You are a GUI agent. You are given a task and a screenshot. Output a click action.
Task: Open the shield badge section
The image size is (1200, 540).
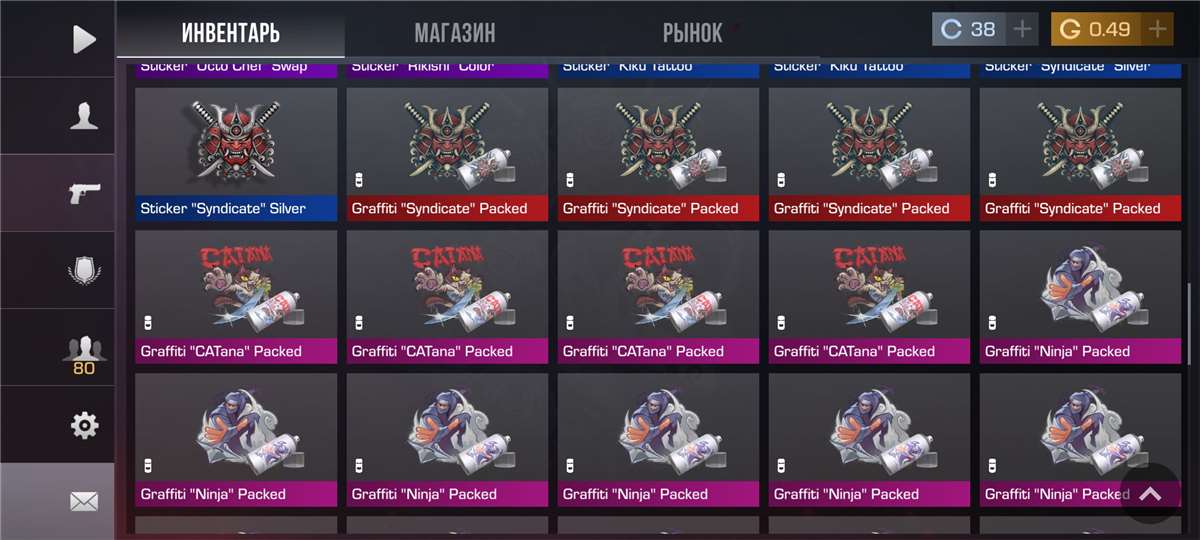84,270
